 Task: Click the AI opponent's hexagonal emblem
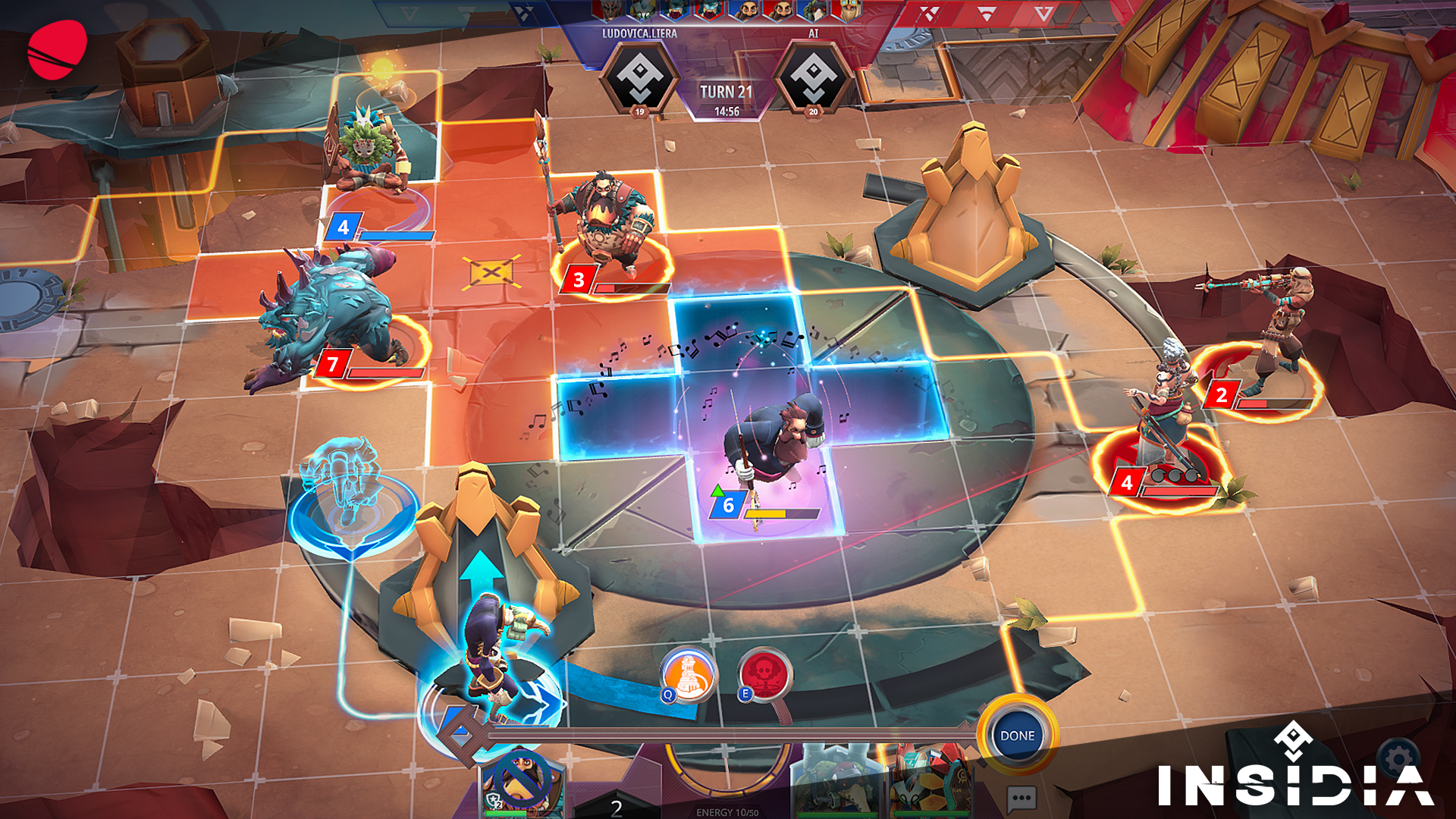(x=813, y=77)
